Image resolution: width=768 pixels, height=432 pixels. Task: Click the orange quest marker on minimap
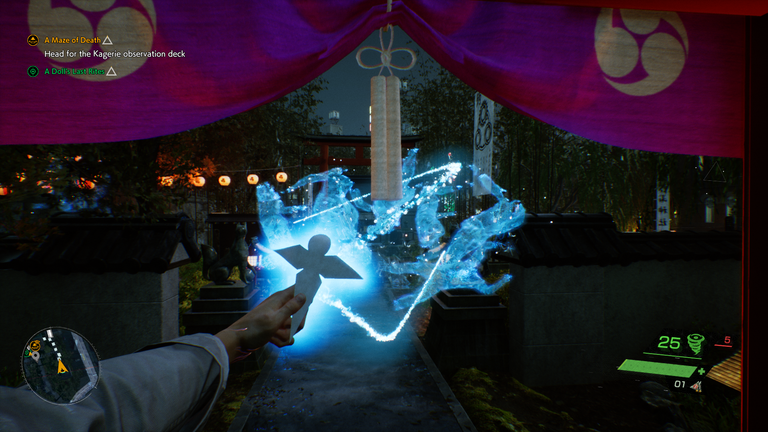click(x=35, y=346)
